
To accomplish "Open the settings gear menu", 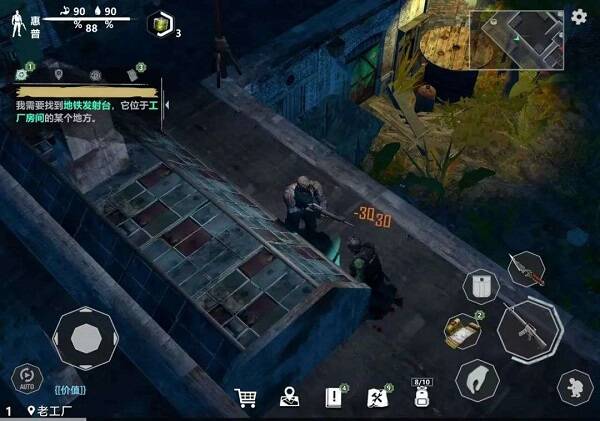I will pos(579,17).
